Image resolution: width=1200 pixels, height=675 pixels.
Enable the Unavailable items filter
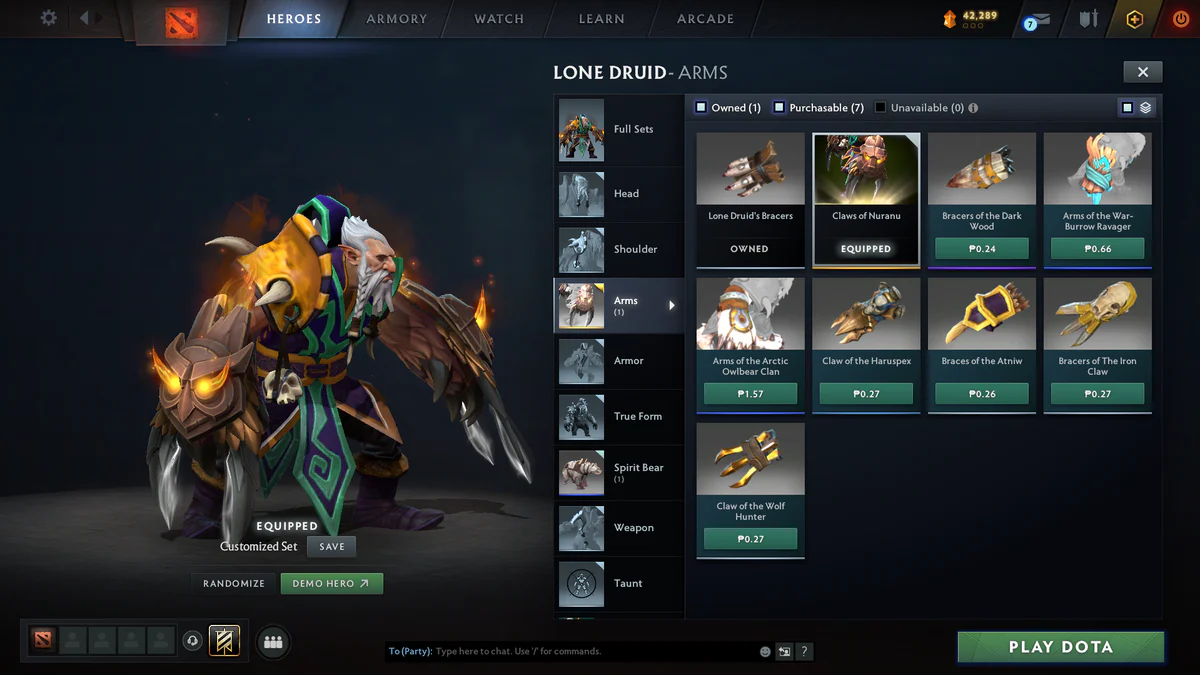point(881,108)
